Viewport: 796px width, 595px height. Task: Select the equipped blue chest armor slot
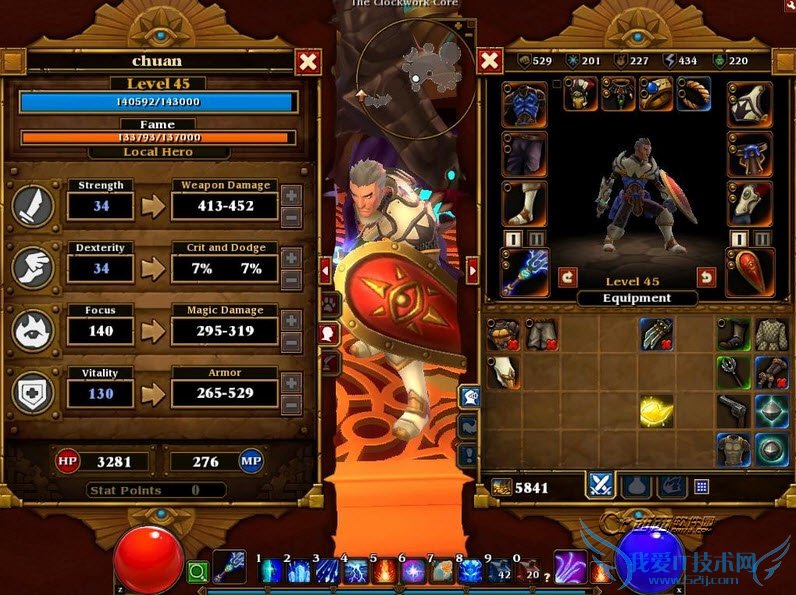click(x=525, y=104)
